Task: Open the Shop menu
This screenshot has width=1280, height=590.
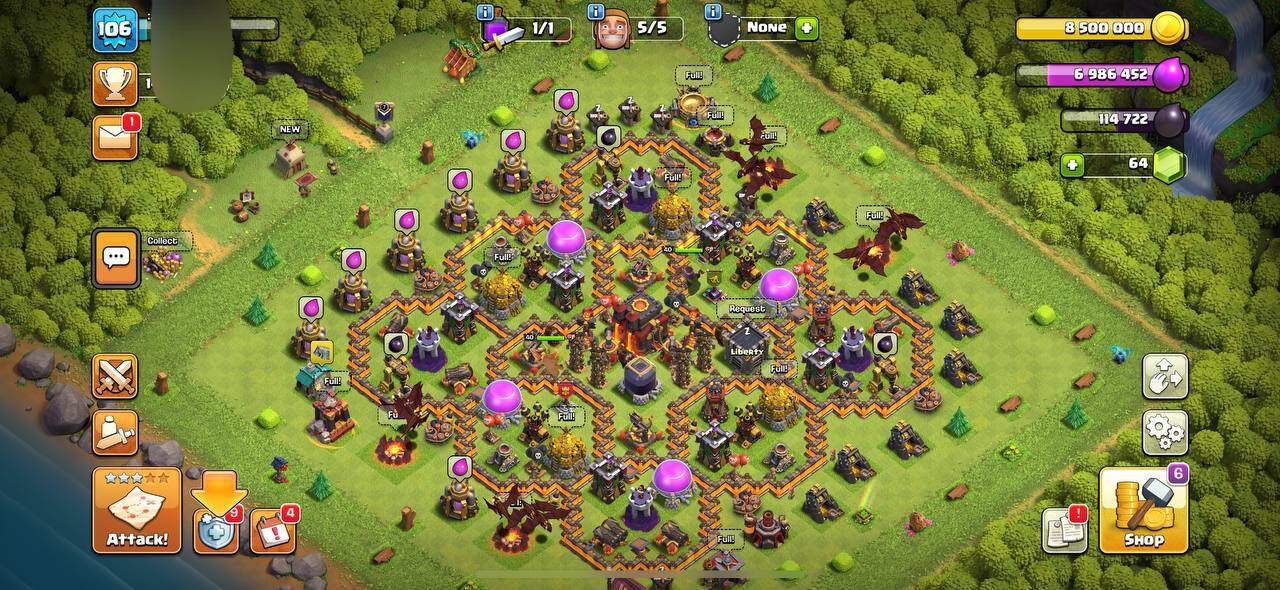Action: click(x=1143, y=510)
